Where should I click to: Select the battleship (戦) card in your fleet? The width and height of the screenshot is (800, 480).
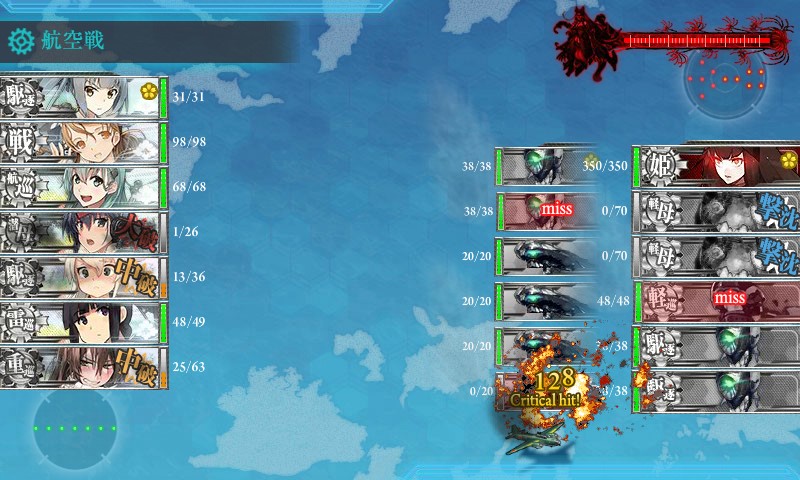(x=80, y=142)
